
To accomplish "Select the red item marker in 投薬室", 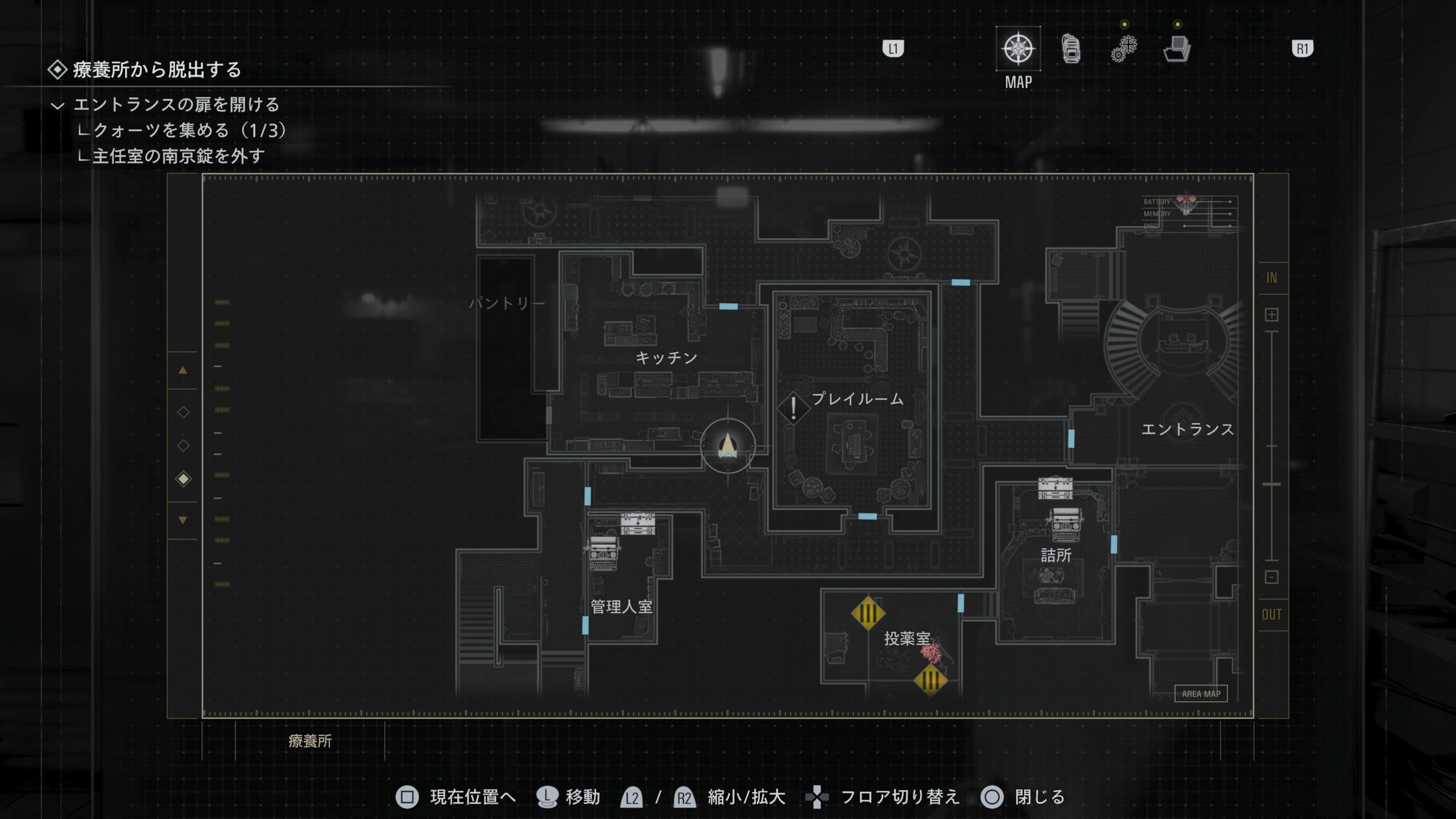I will click(x=932, y=652).
